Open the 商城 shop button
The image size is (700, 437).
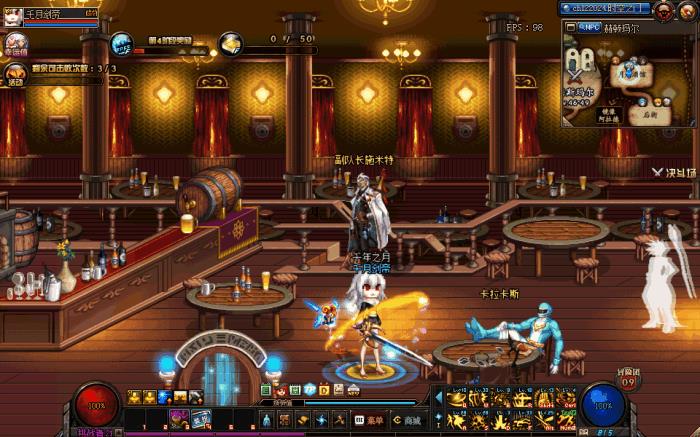[407, 420]
